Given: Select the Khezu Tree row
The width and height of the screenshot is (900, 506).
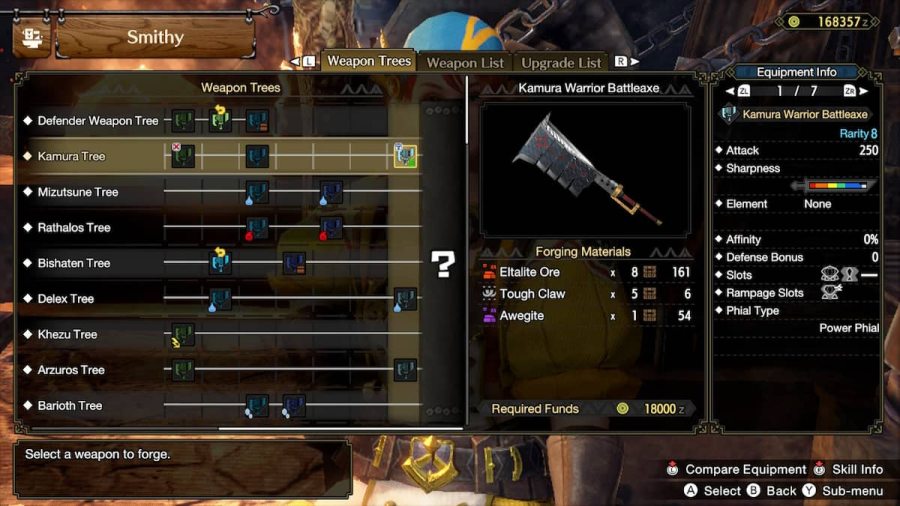Looking at the screenshot, I should (68, 335).
